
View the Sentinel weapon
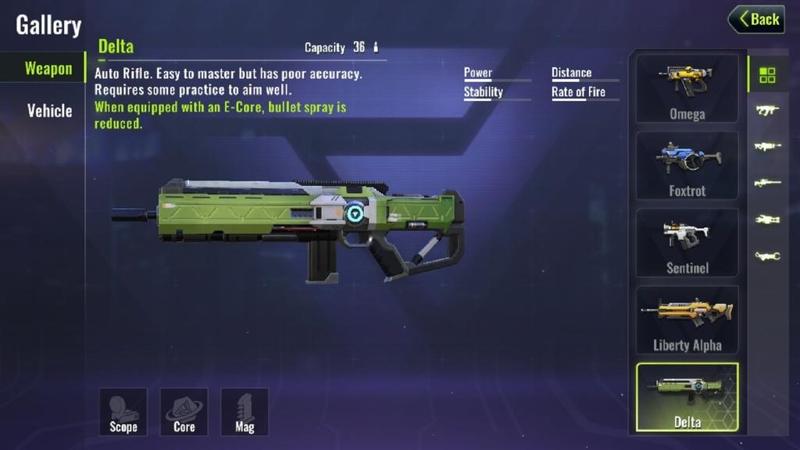pyautogui.click(x=687, y=242)
